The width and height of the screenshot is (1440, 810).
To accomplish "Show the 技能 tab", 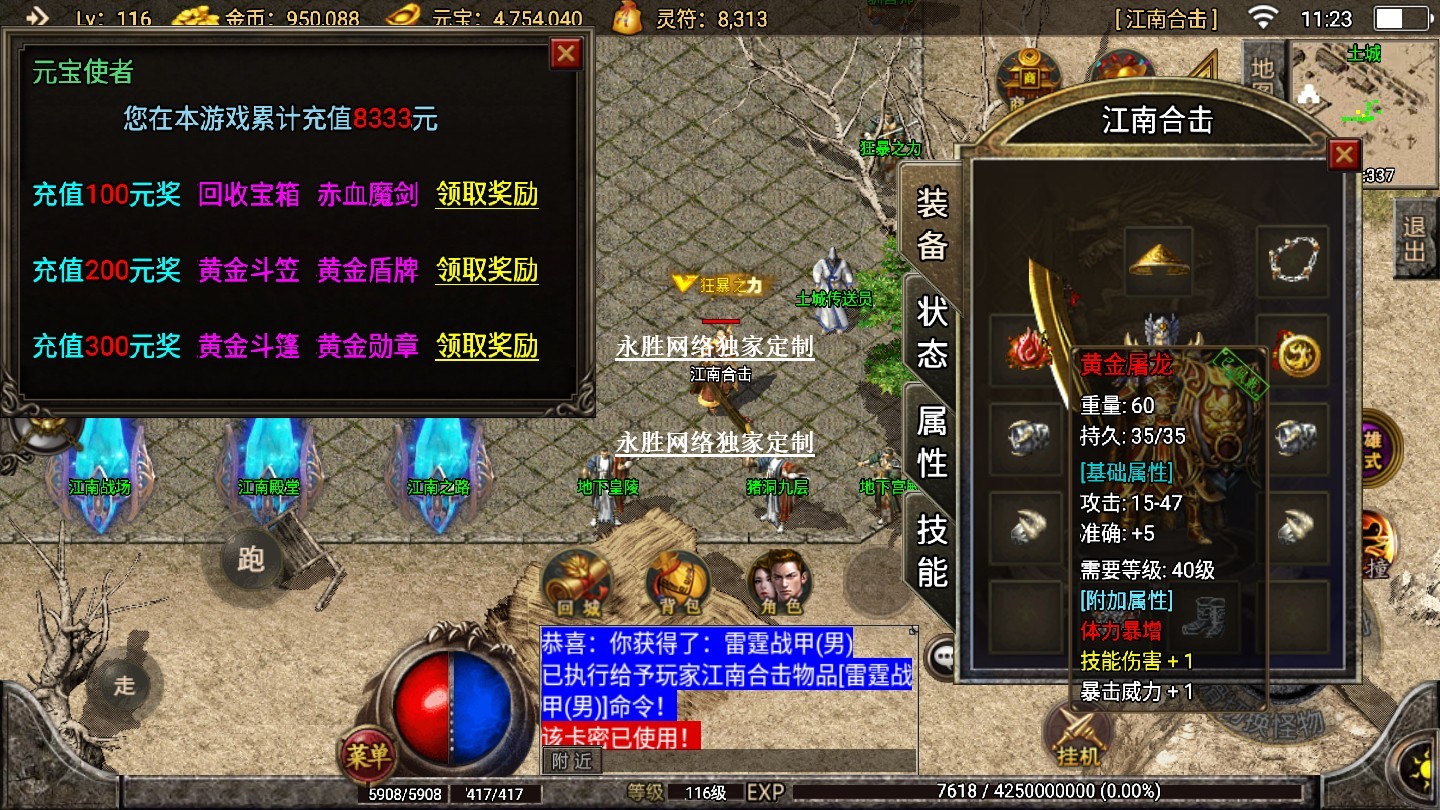I will click(x=932, y=551).
